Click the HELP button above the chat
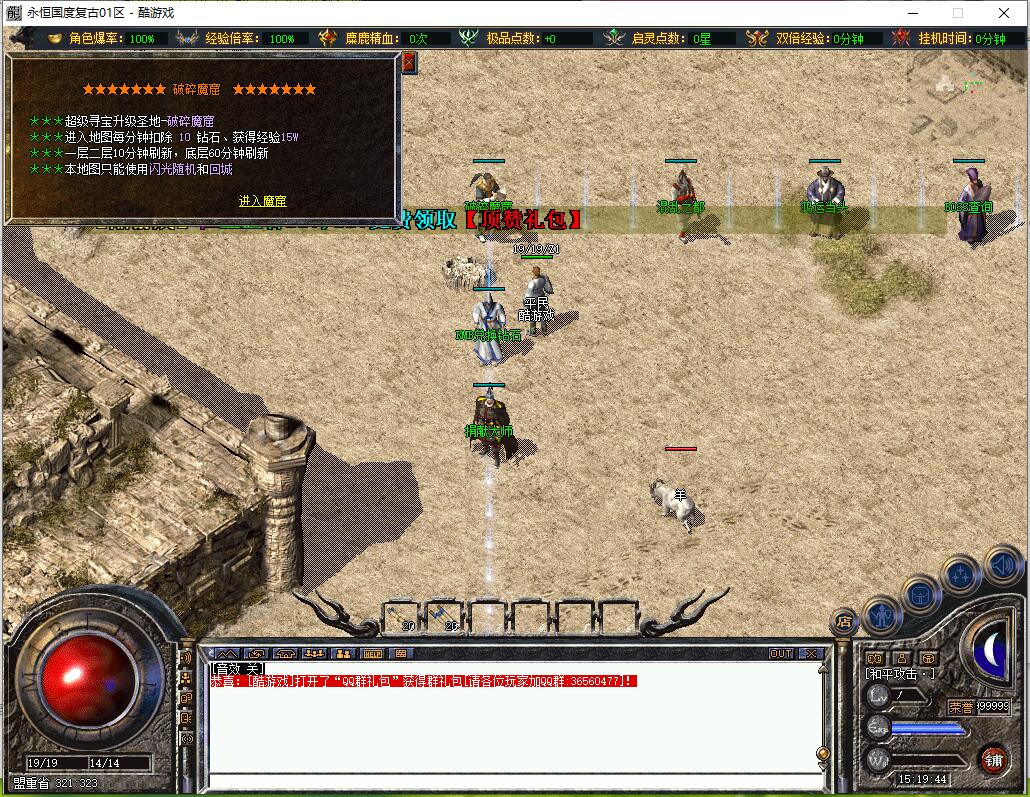Viewport: 1030px width, 797px height. click(372, 654)
